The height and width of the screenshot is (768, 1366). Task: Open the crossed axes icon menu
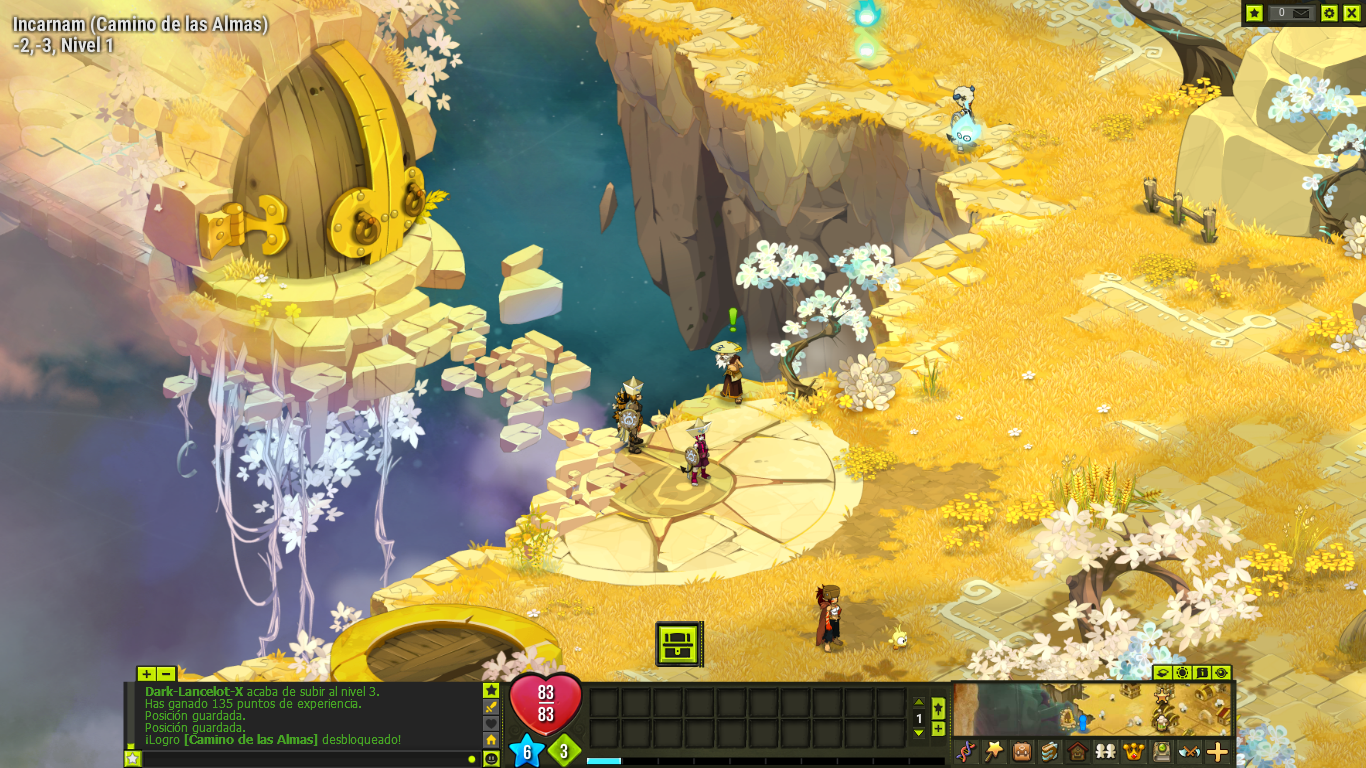pyautogui.click(x=1189, y=751)
